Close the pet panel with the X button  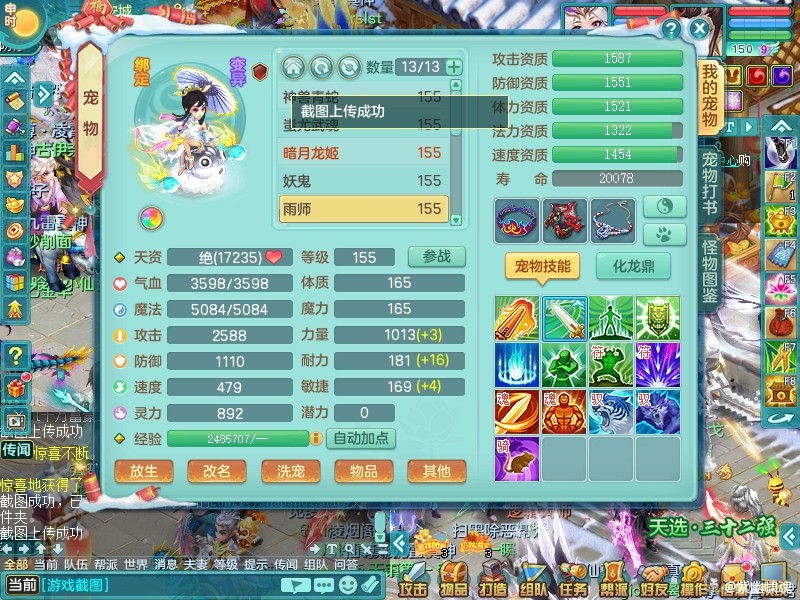click(x=700, y=29)
